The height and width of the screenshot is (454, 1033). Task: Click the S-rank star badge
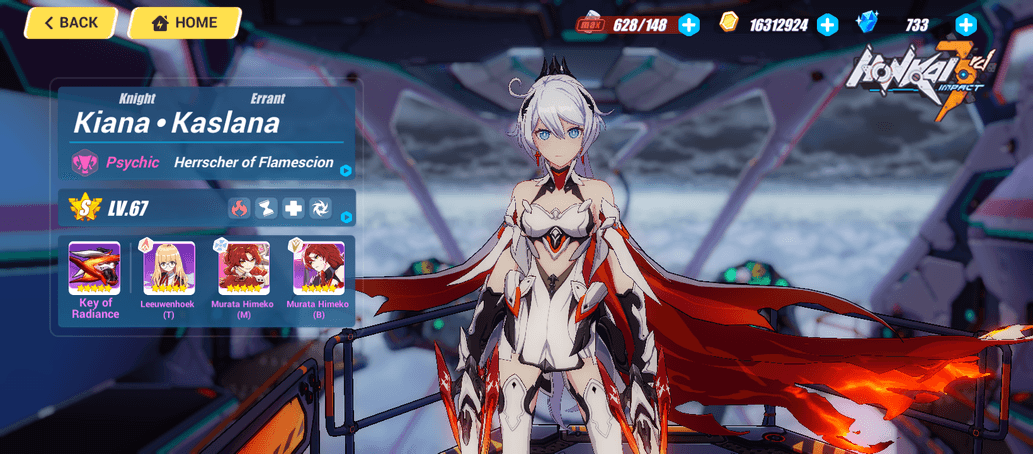click(x=84, y=208)
